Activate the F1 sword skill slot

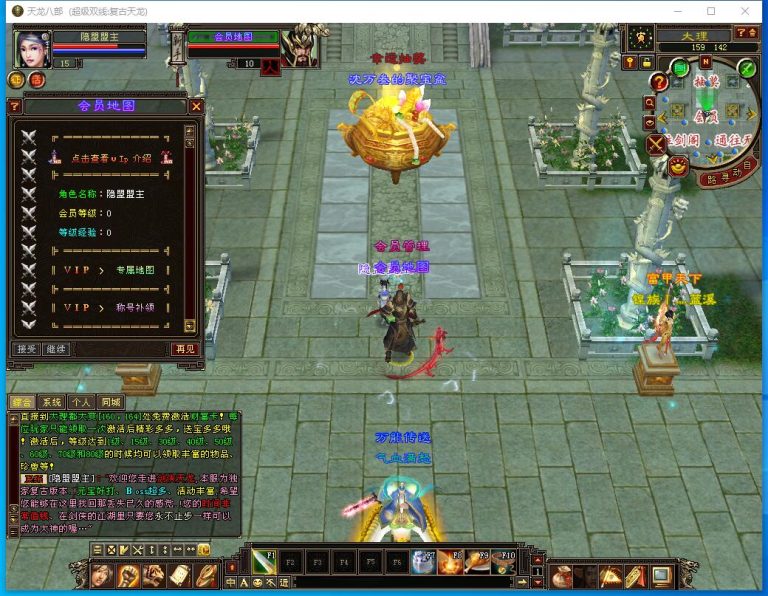263,561
